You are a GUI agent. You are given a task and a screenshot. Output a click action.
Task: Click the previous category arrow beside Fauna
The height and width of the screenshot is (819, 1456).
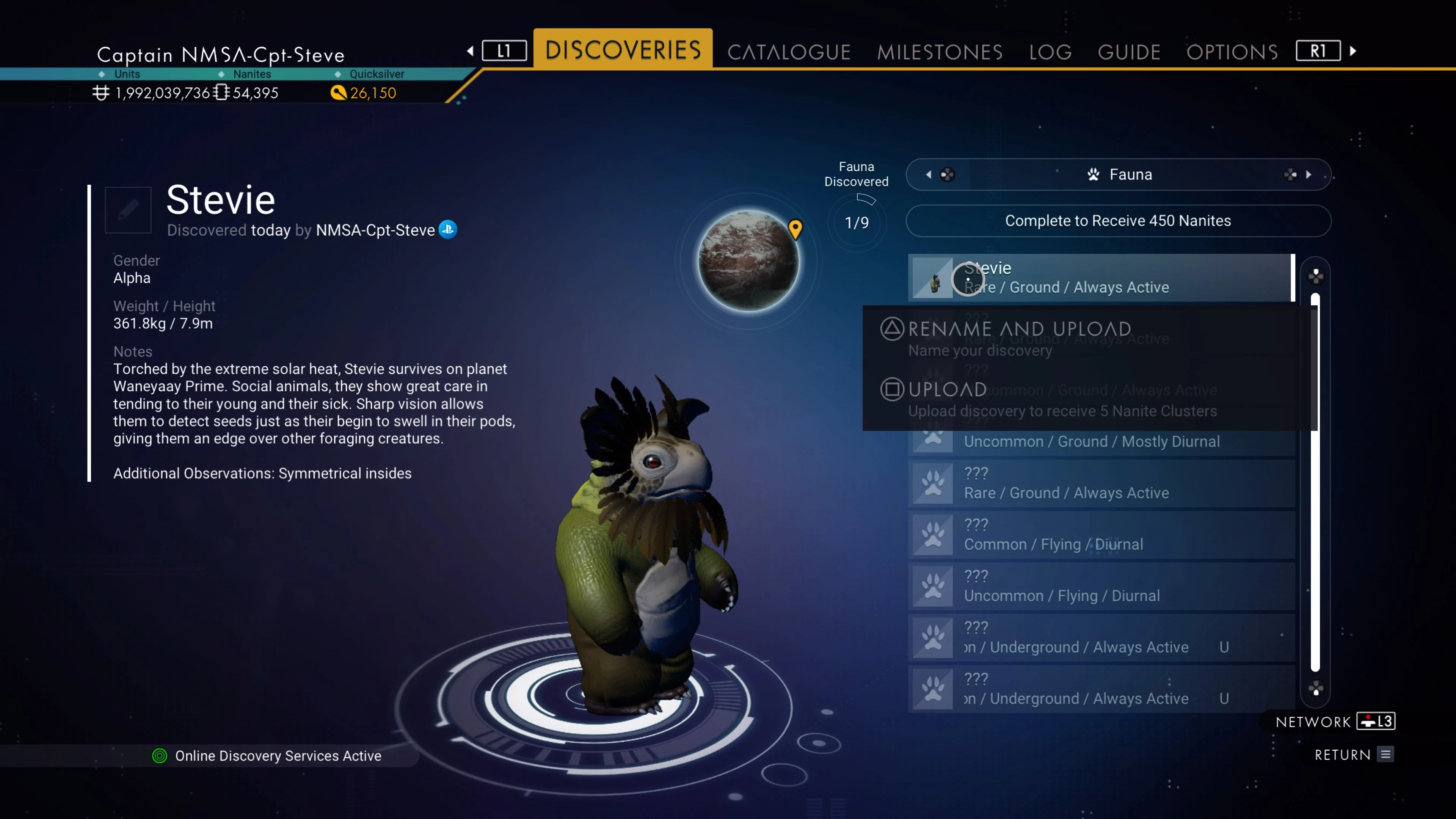click(929, 175)
